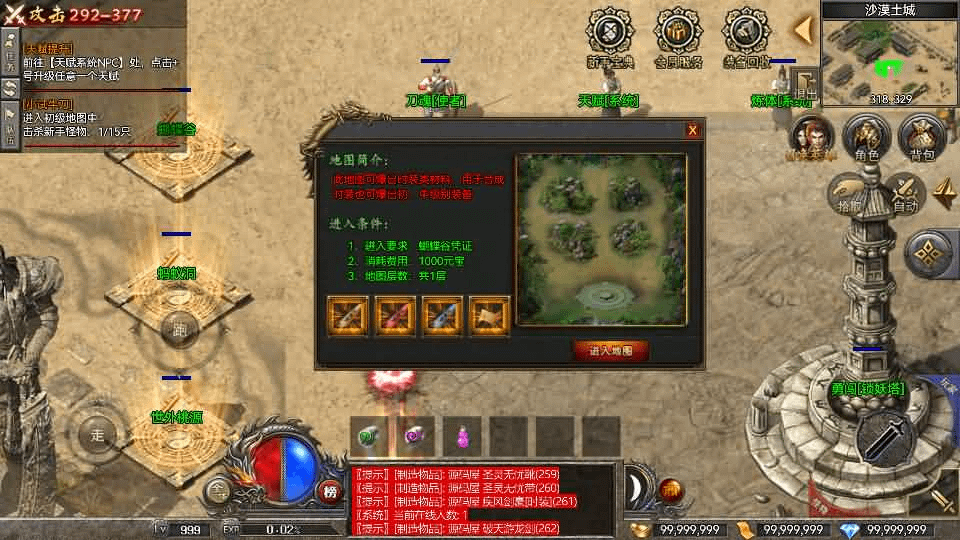Open the 会员服务 member services icon

[678, 38]
